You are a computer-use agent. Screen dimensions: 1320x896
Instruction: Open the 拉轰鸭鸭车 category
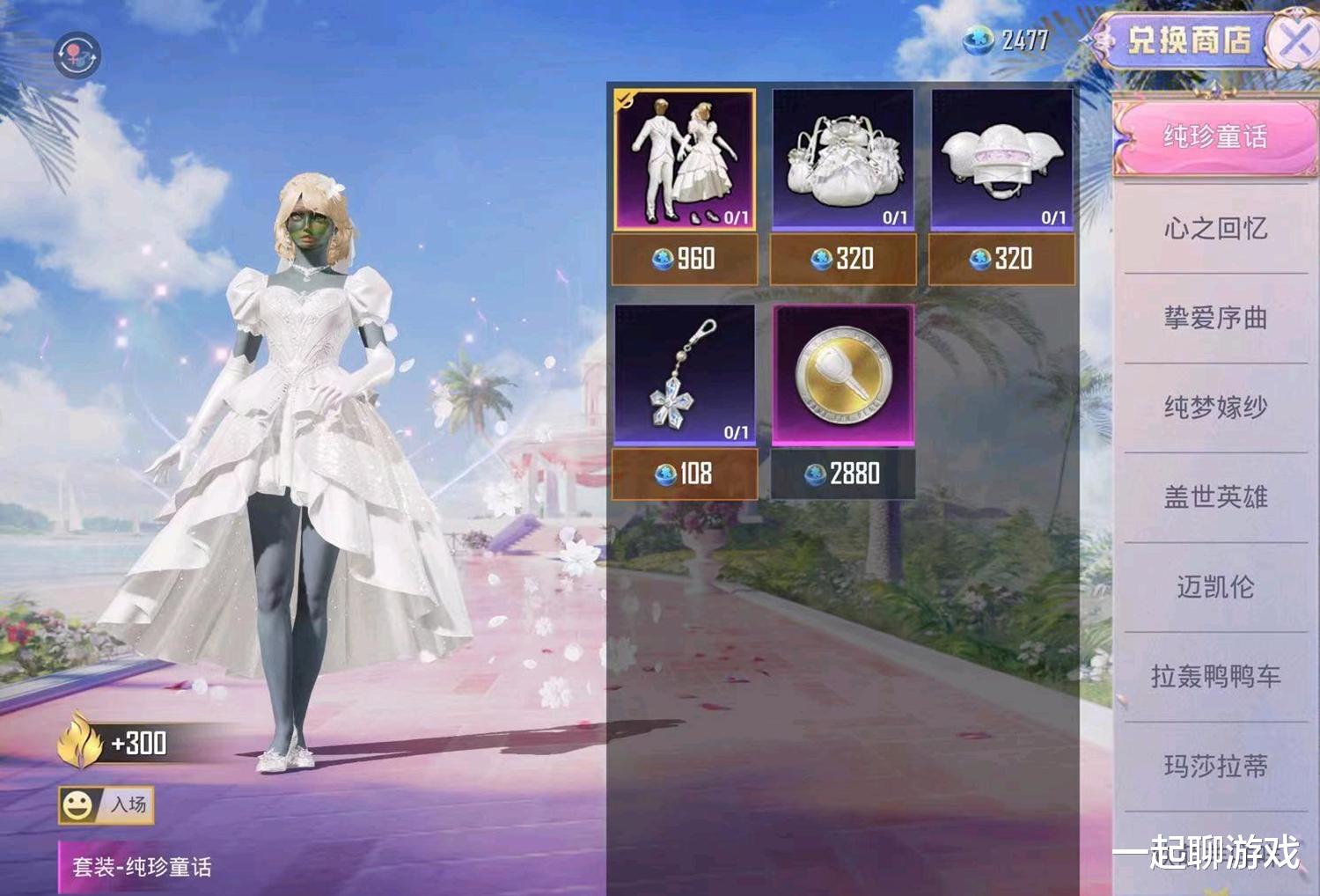[1214, 676]
